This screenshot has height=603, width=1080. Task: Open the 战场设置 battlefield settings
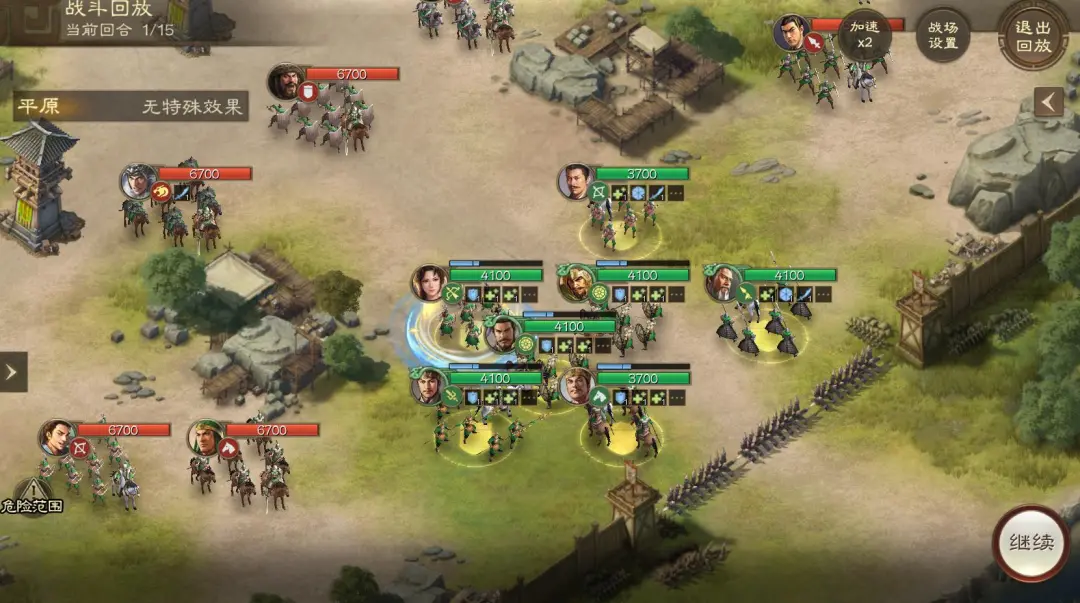coord(943,35)
